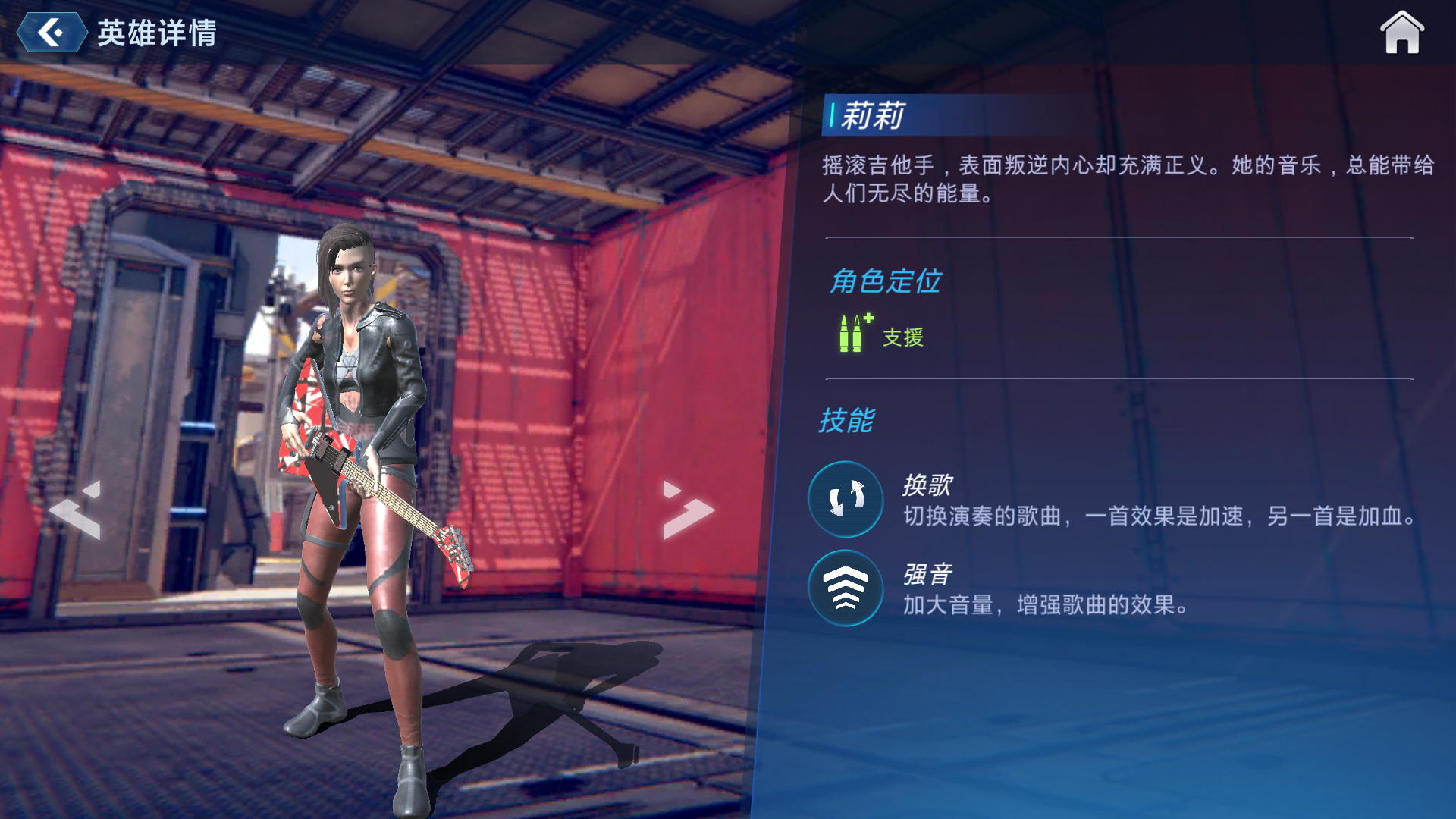Click the back arrow icon
Screen dimensions: 1456x819
pos(50,33)
